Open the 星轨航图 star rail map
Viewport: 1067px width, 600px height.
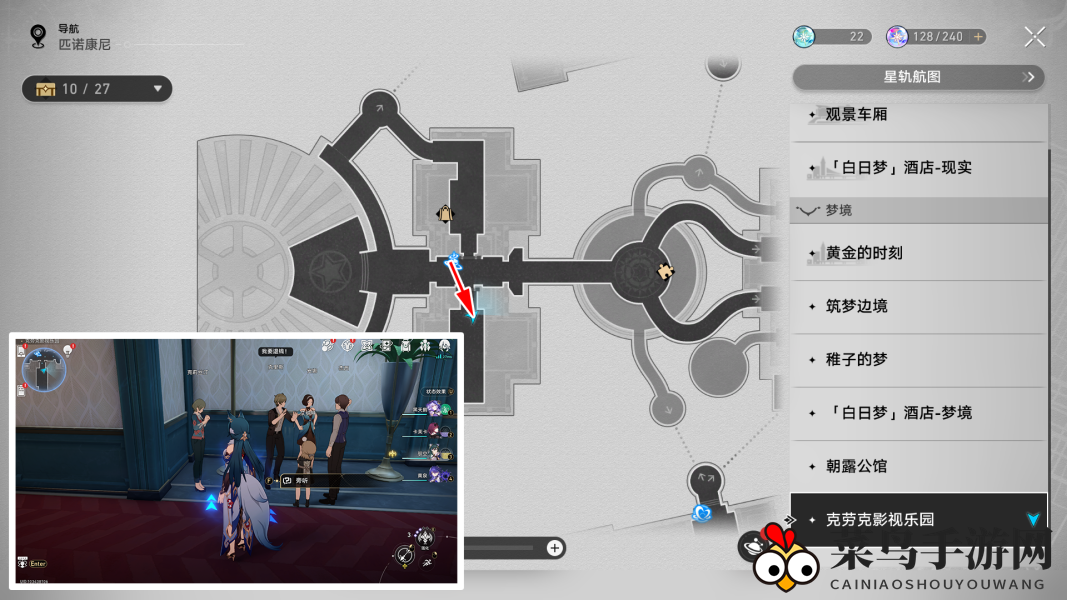[918, 77]
